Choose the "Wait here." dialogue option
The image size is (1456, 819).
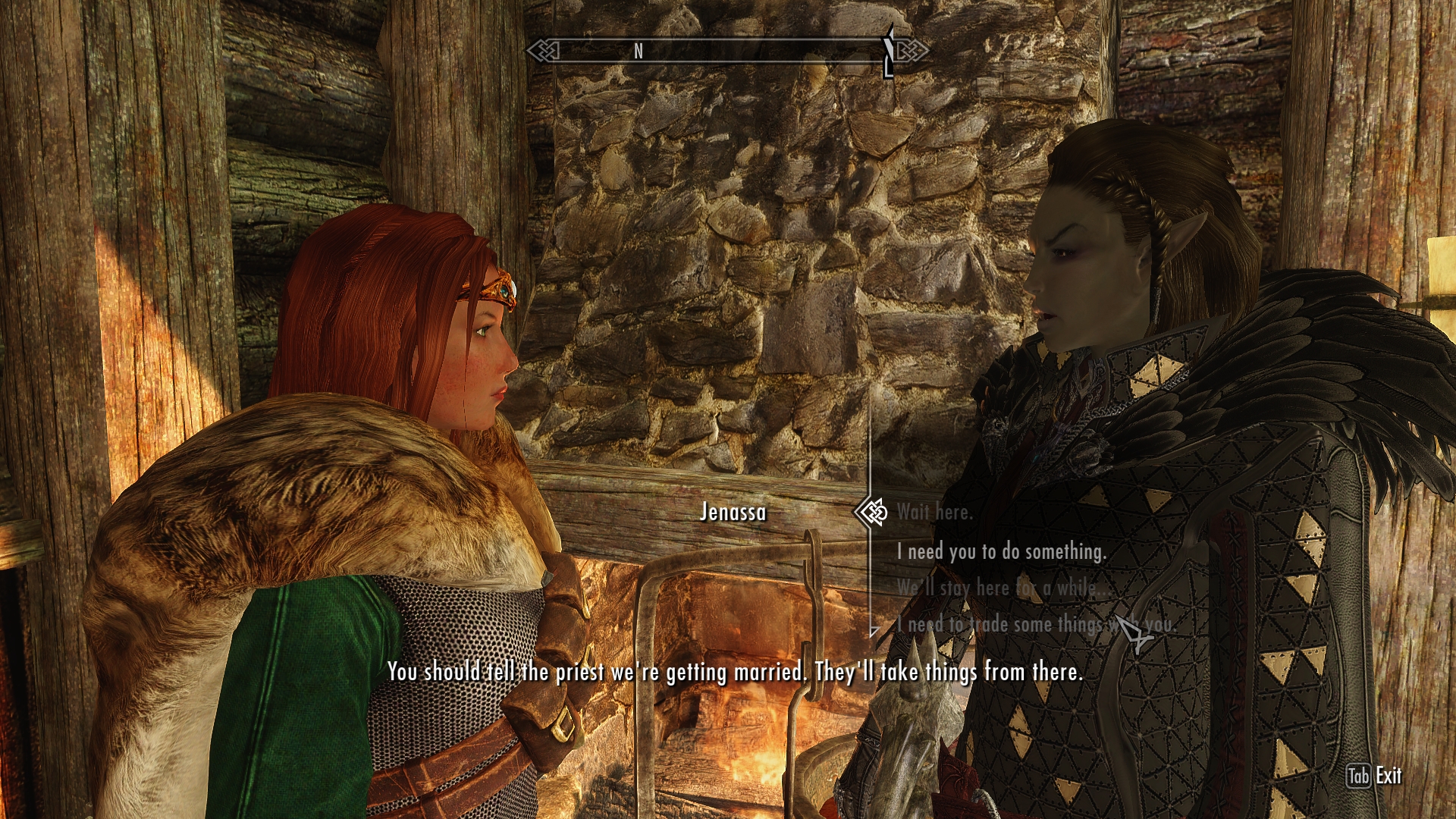coord(934,513)
